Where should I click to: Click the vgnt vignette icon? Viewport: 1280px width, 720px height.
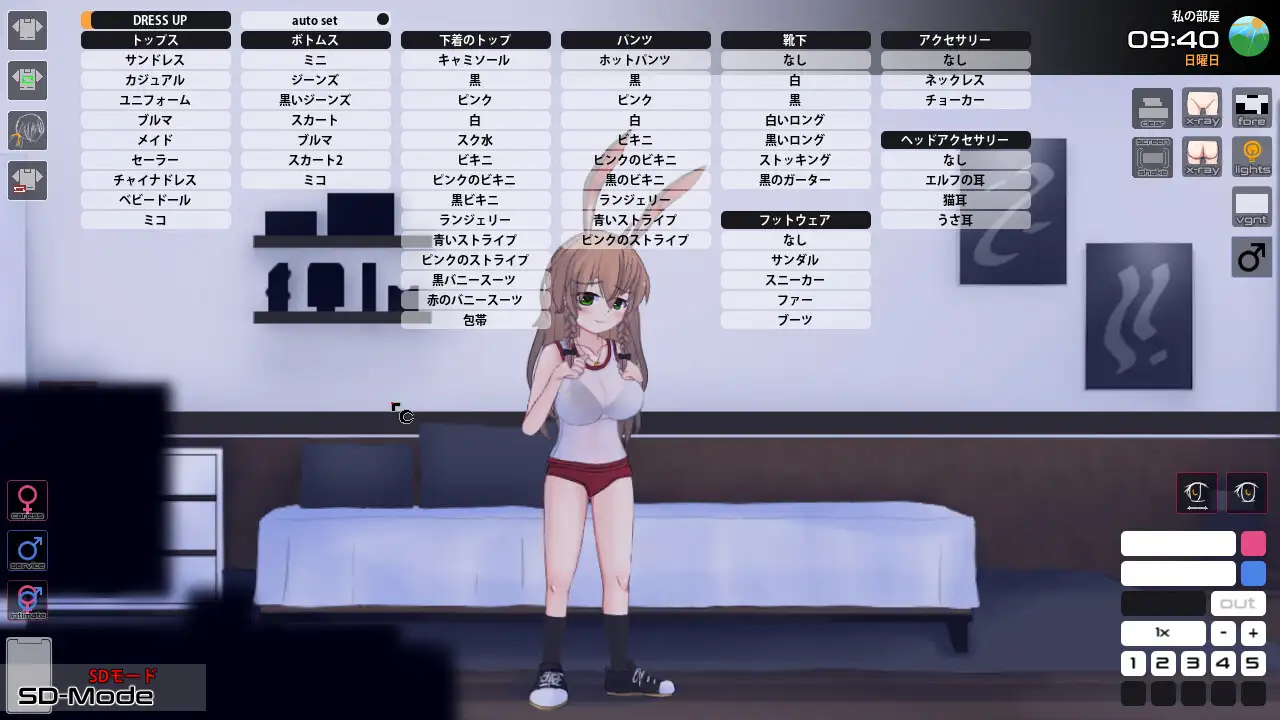click(1250, 208)
